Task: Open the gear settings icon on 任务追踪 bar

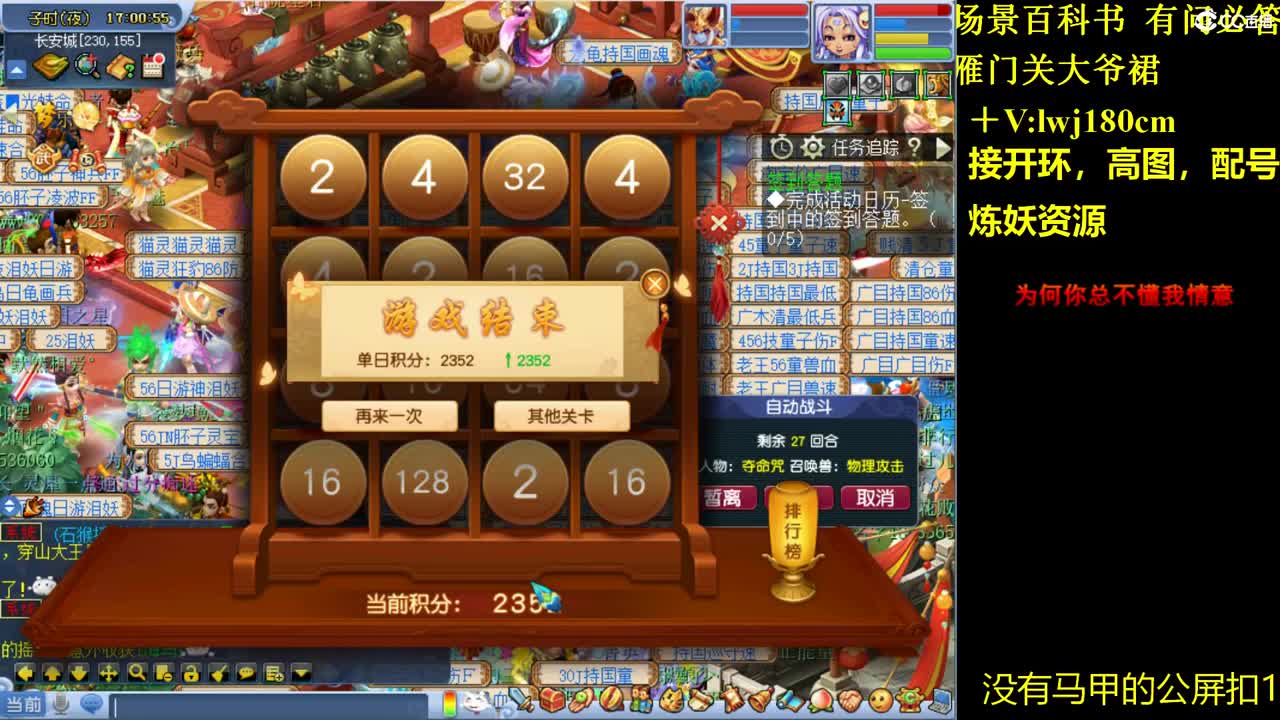Action: tap(813, 146)
